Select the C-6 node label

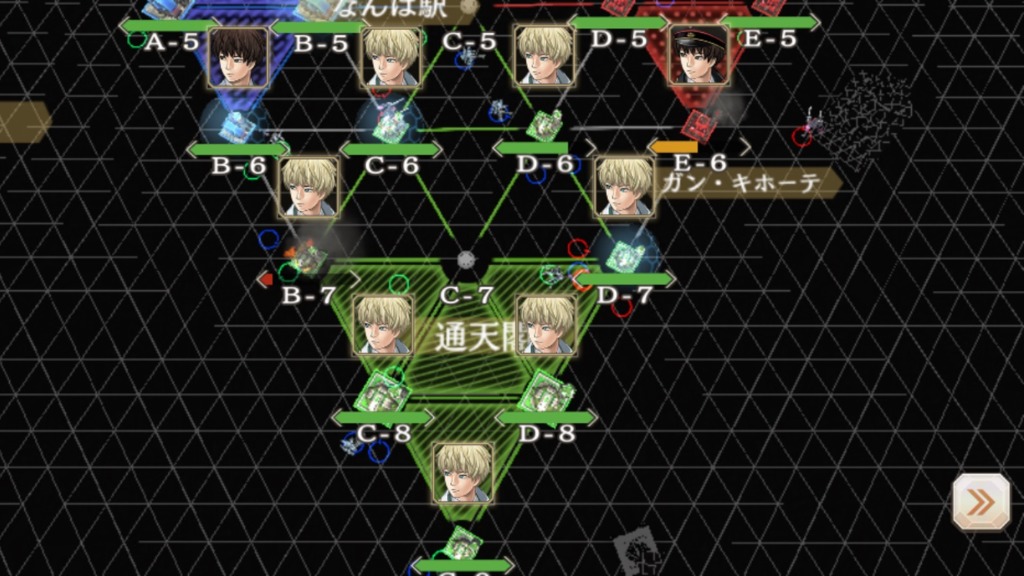(391, 165)
